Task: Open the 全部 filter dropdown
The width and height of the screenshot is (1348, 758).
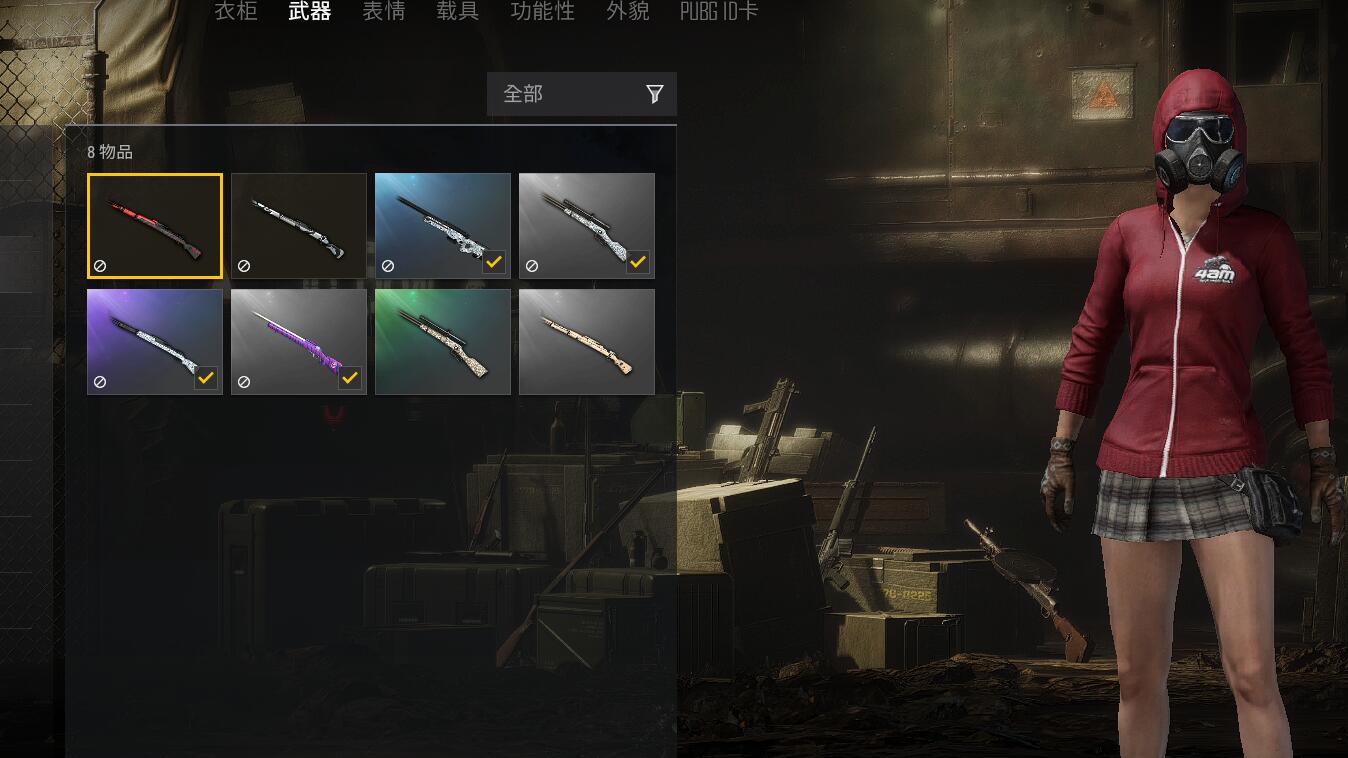Action: coord(560,93)
